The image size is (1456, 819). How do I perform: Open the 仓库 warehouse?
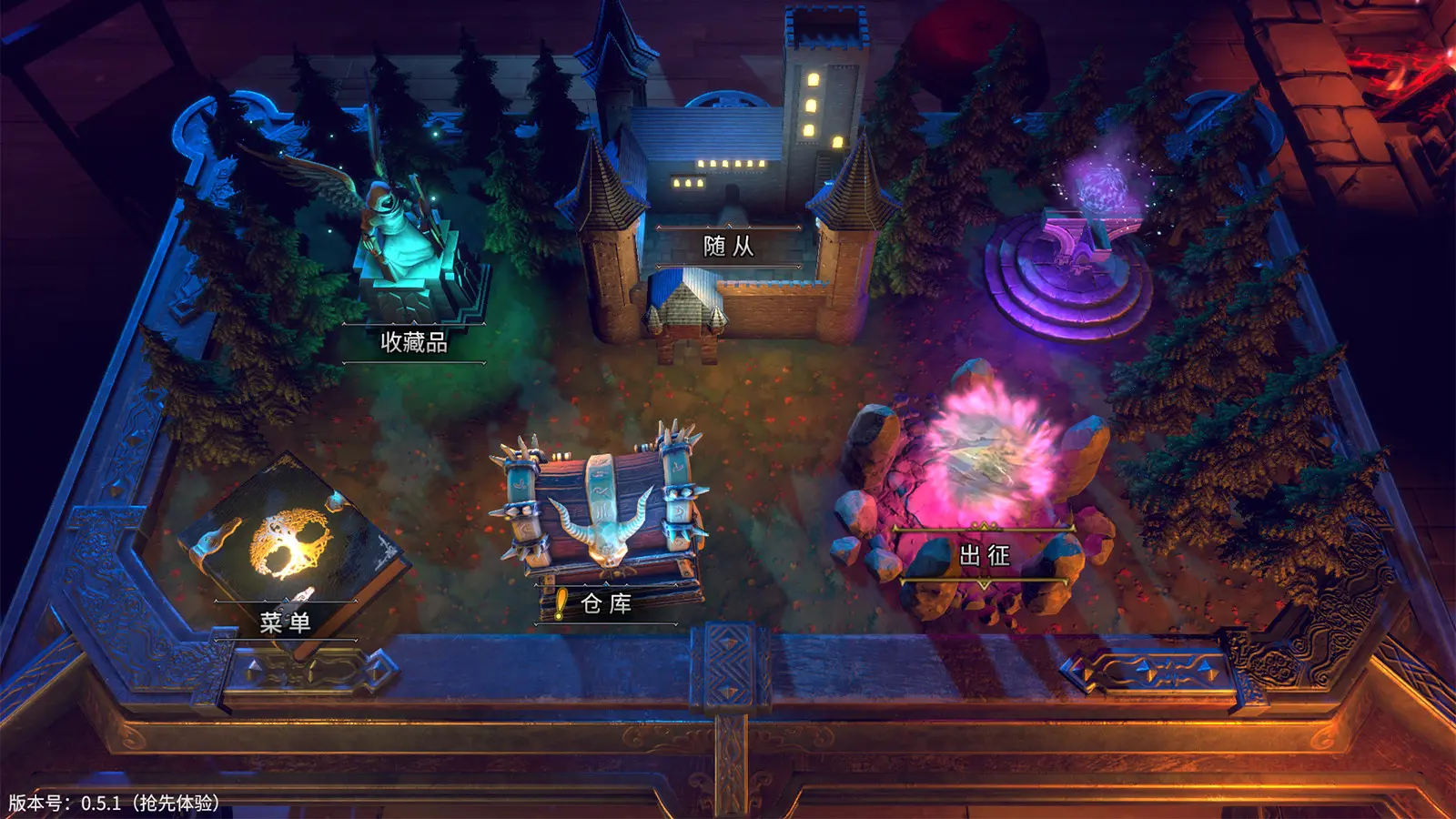(x=606, y=603)
